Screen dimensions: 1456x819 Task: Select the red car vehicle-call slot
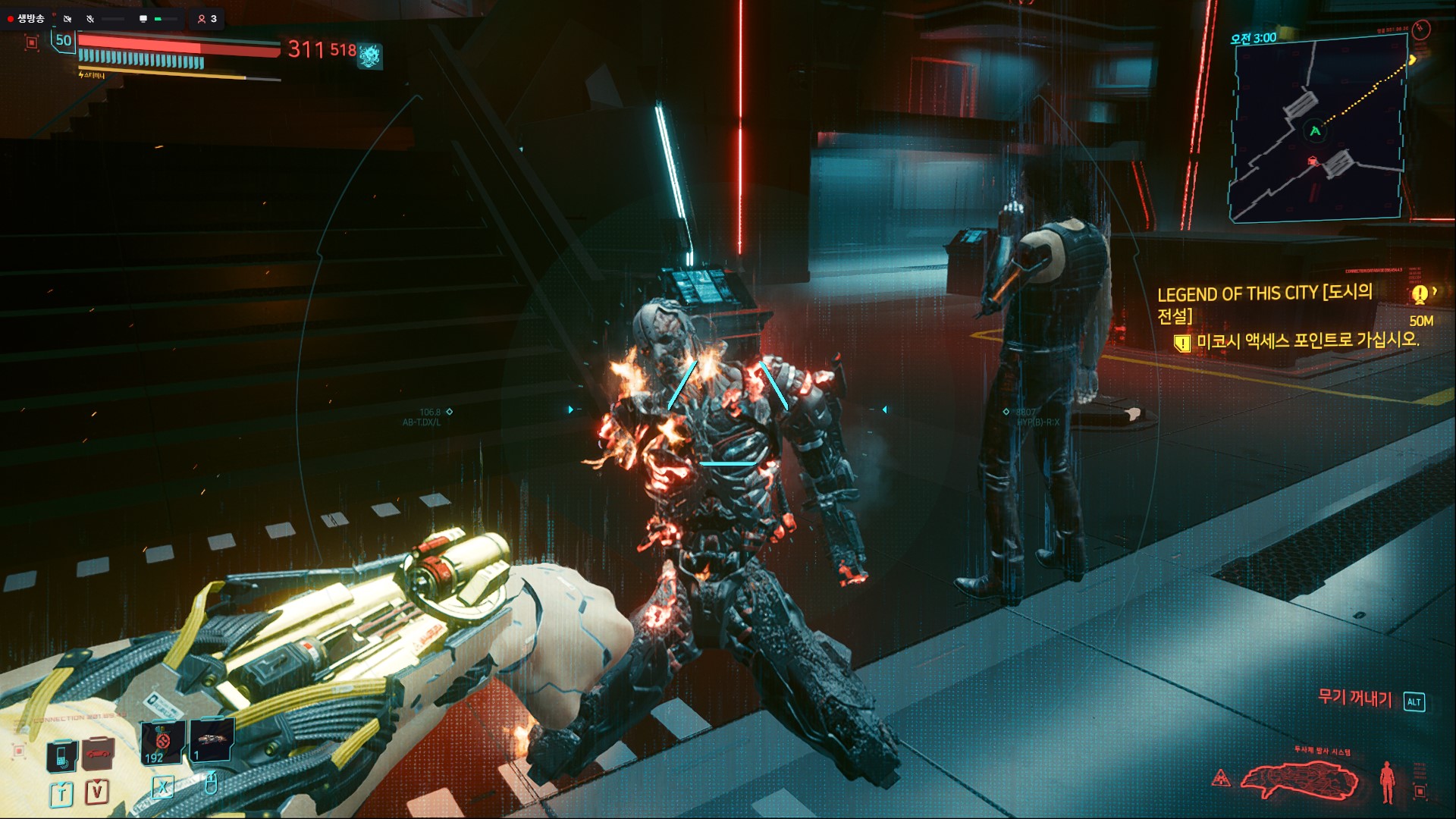96,754
